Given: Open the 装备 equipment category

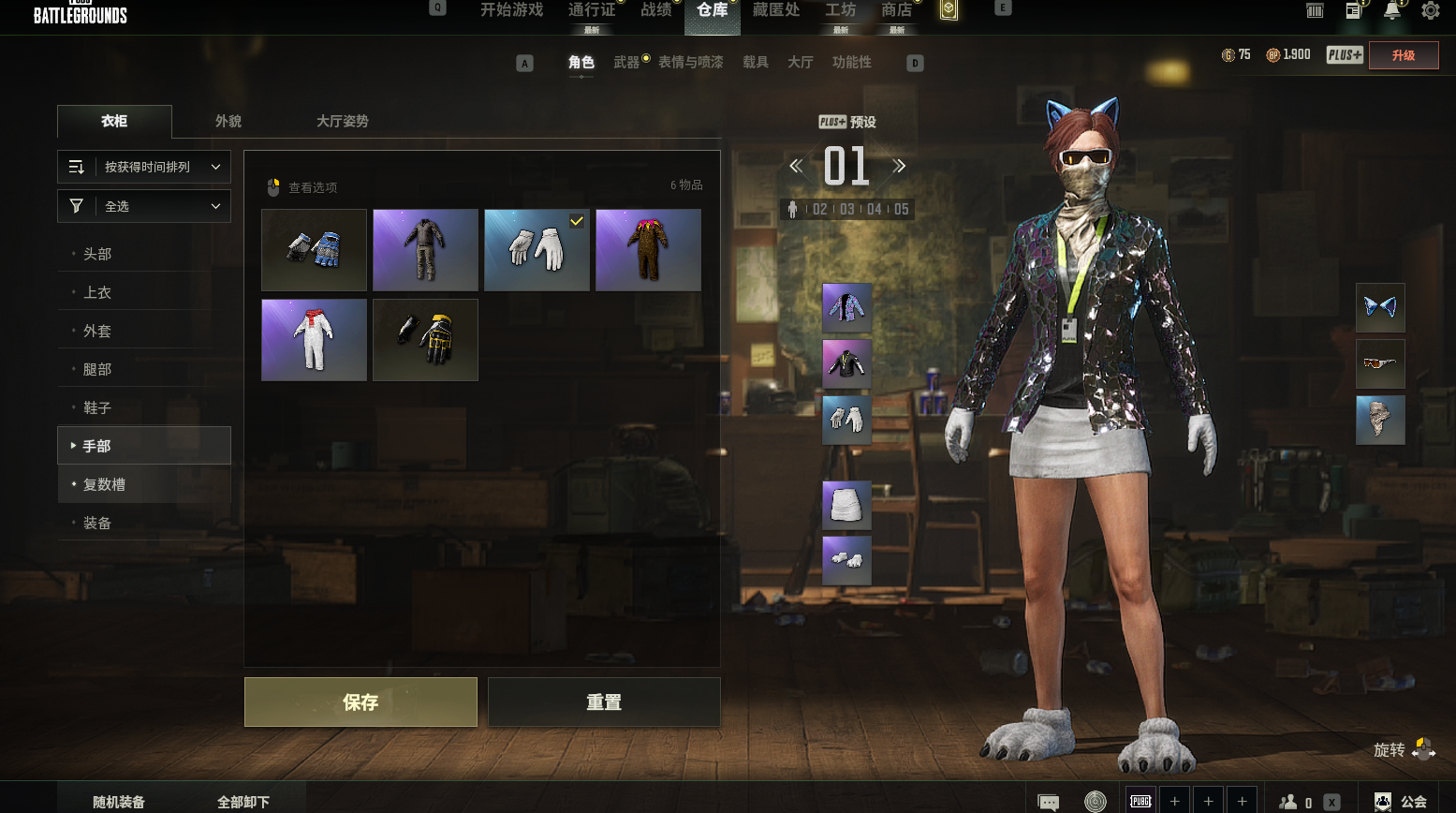Looking at the screenshot, I should 97,523.
